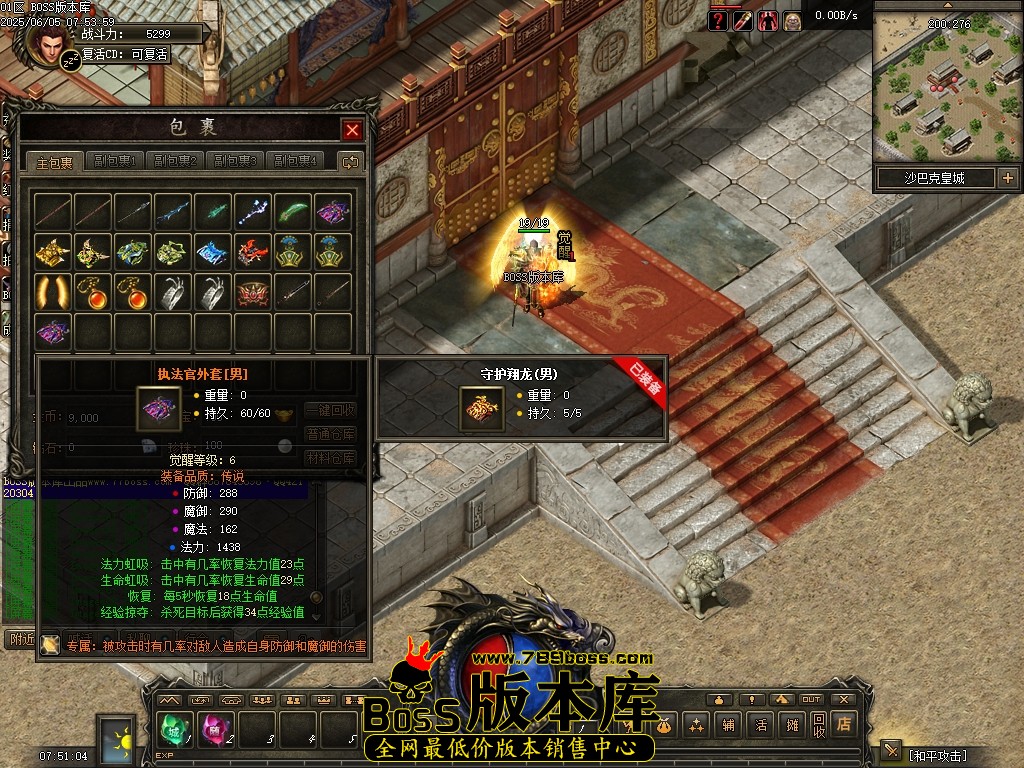Pick the white crystal staff item

253,211
